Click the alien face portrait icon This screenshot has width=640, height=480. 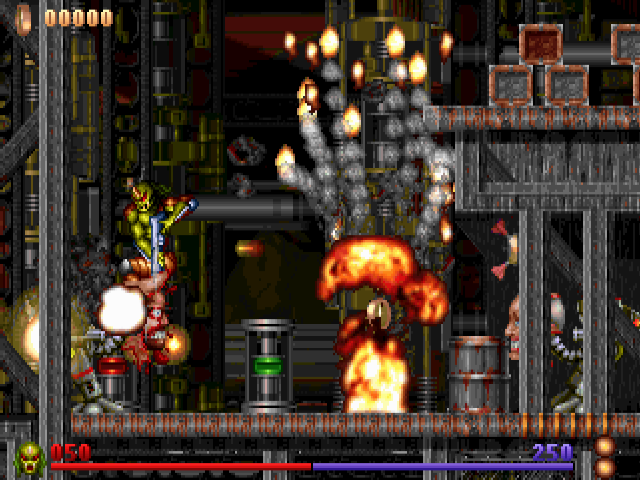30,458
